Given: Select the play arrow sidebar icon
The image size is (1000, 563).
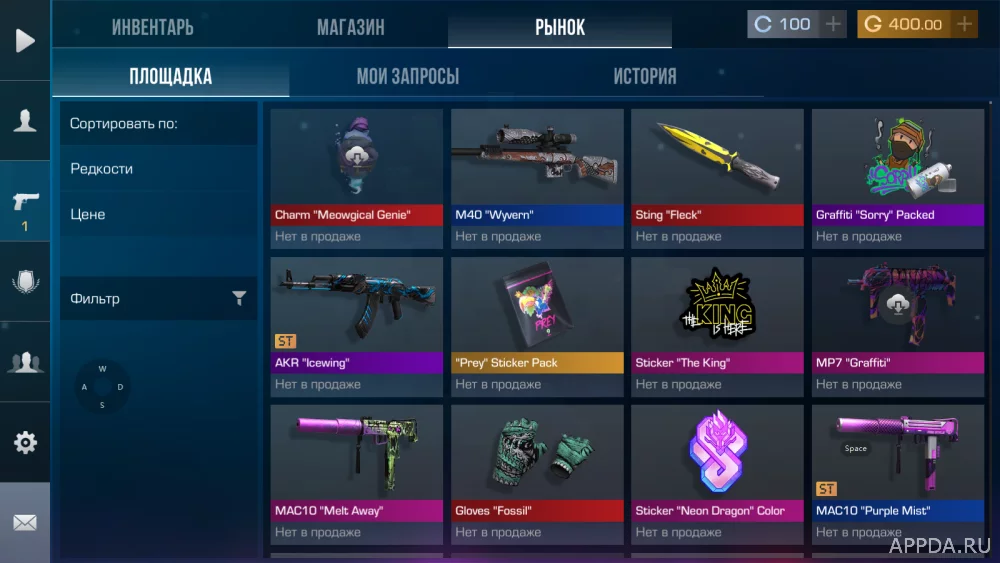Looking at the screenshot, I should 25,40.
